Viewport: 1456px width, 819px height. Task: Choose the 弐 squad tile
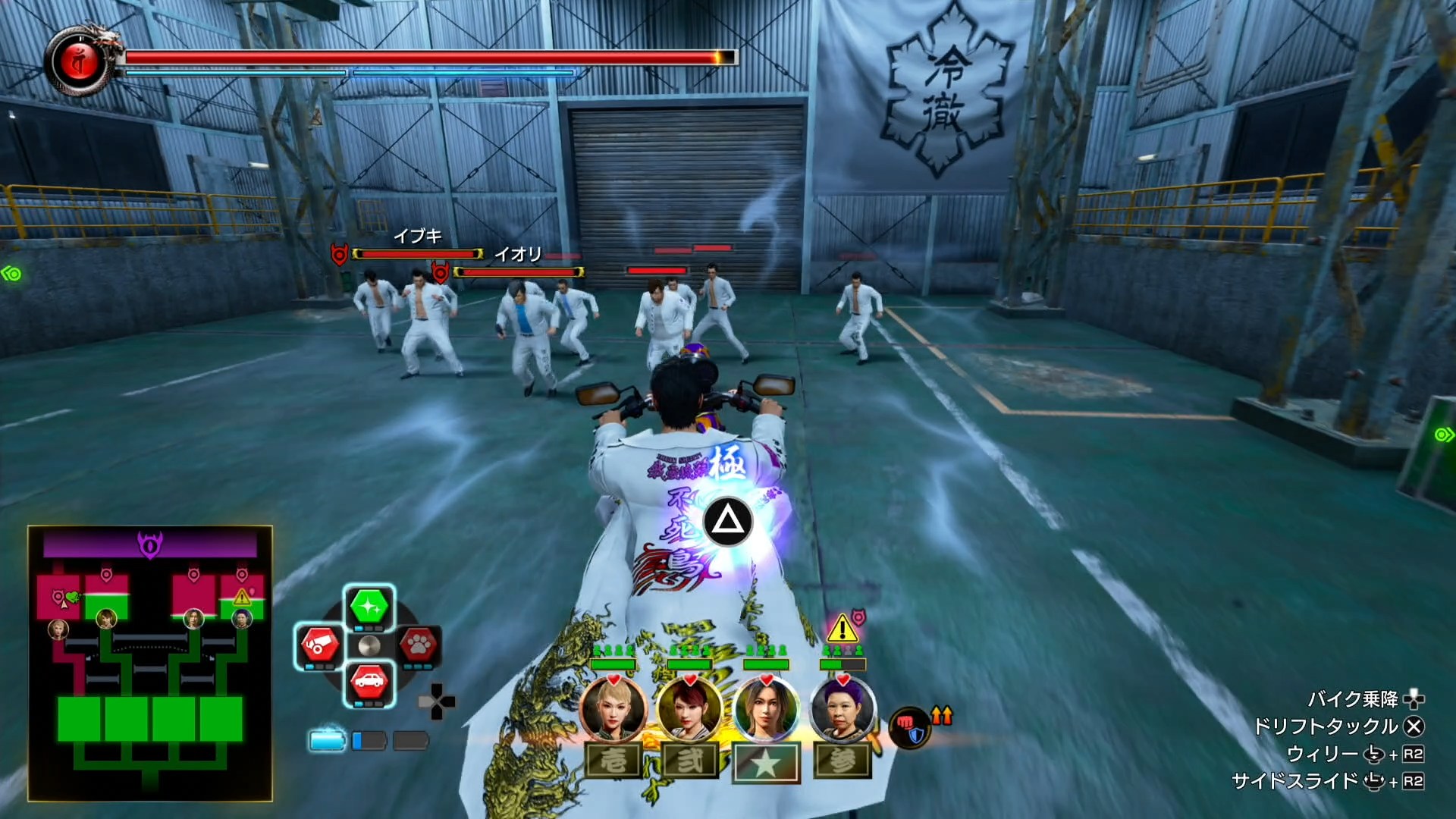pyautogui.click(x=689, y=761)
